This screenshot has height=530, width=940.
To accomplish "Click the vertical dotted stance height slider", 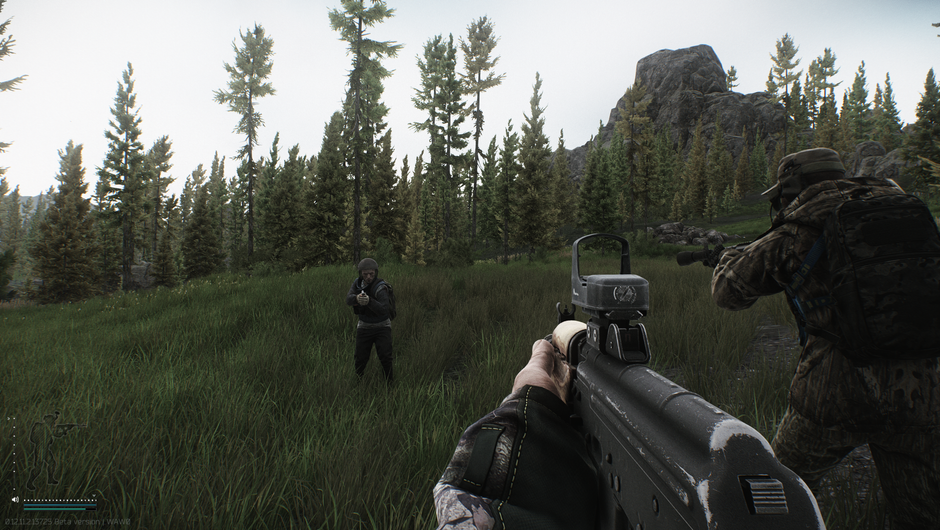I will [13, 451].
